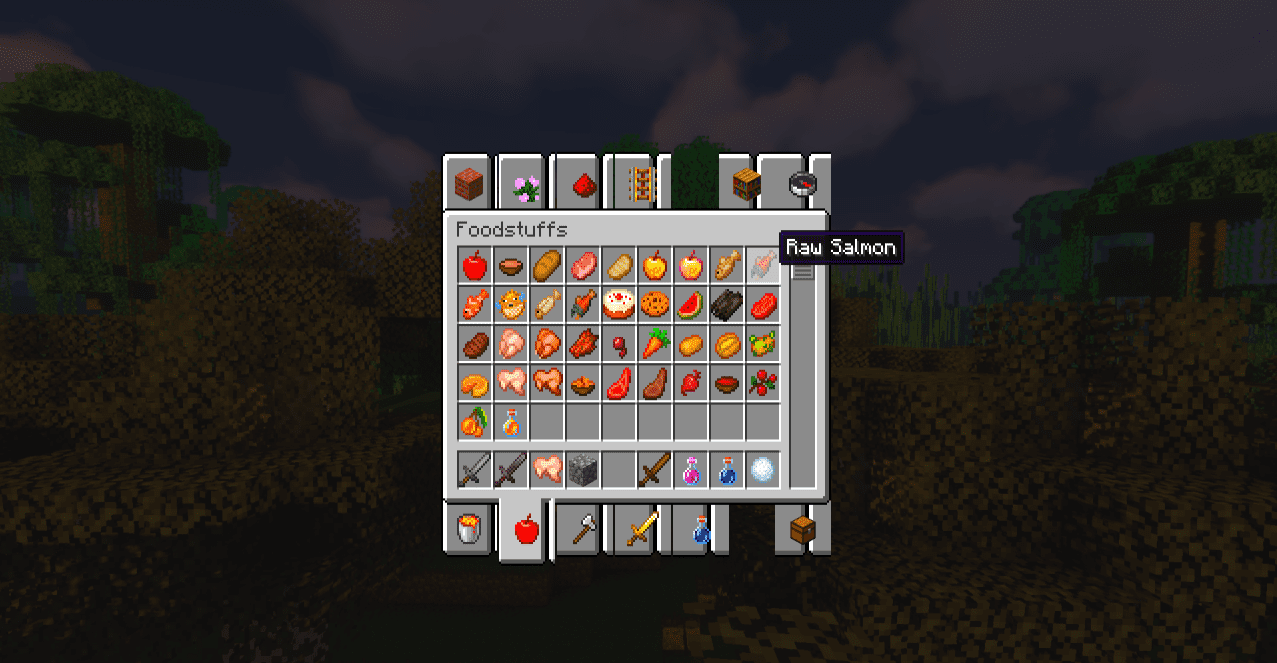Pick the bread loaf item
The height and width of the screenshot is (663, 1277).
point(547,266)
